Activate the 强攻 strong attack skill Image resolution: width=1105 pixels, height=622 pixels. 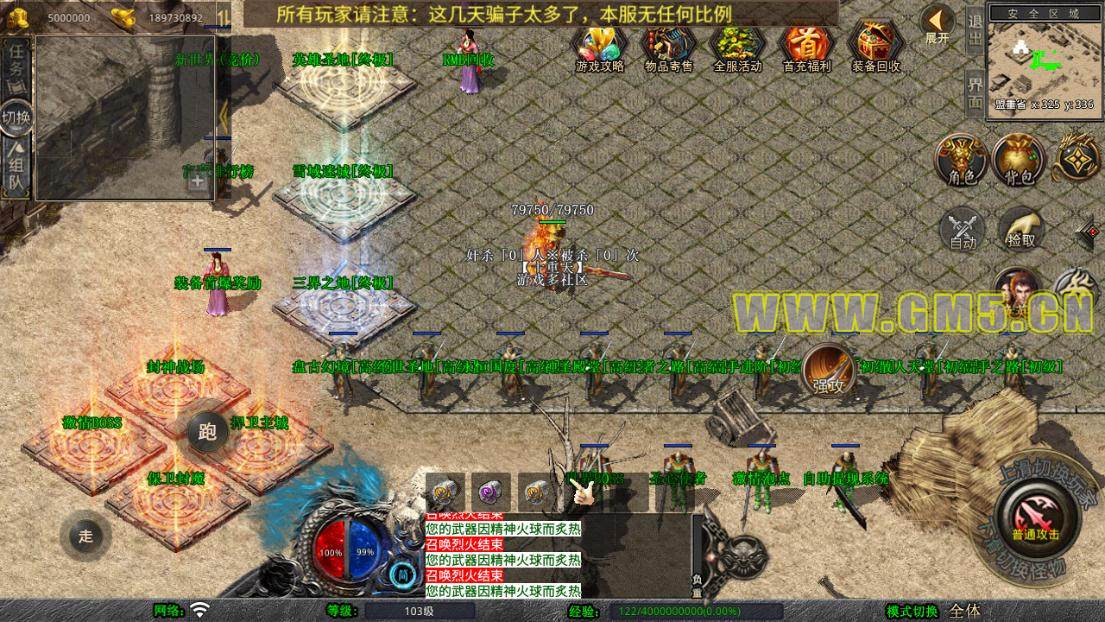tap(828, 369)
